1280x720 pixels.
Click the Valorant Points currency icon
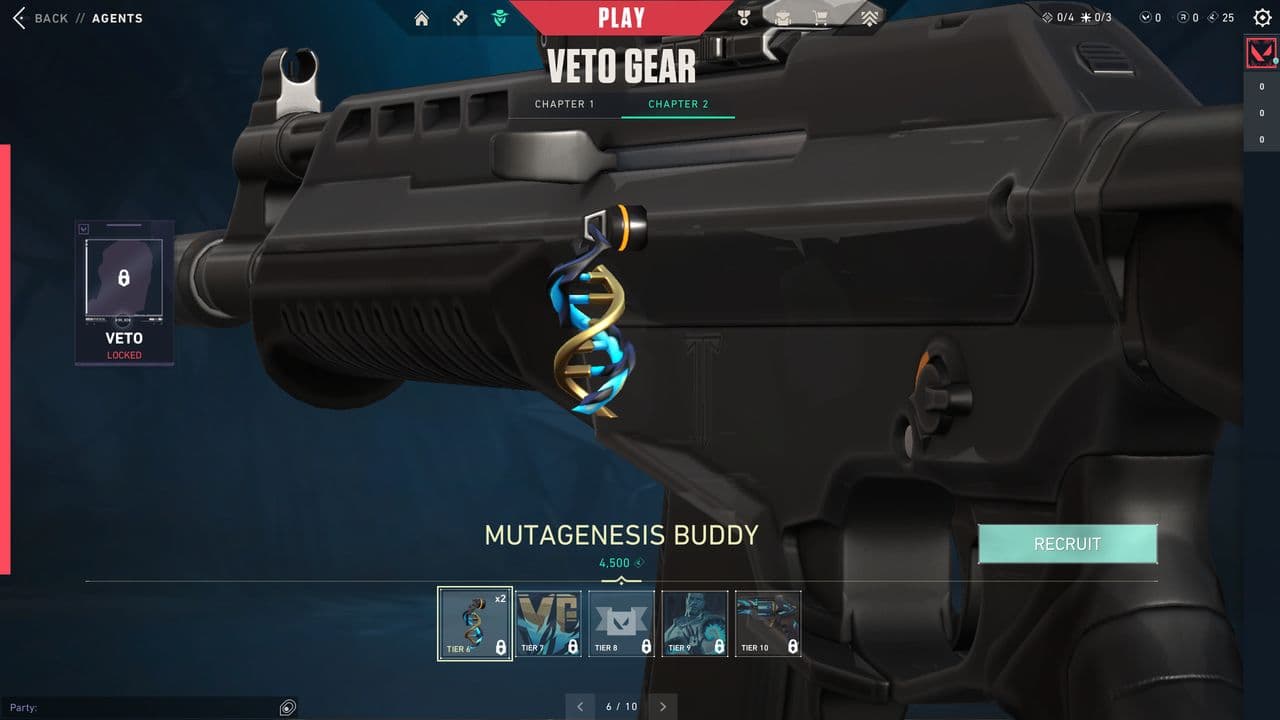[x=1143, y=17]
